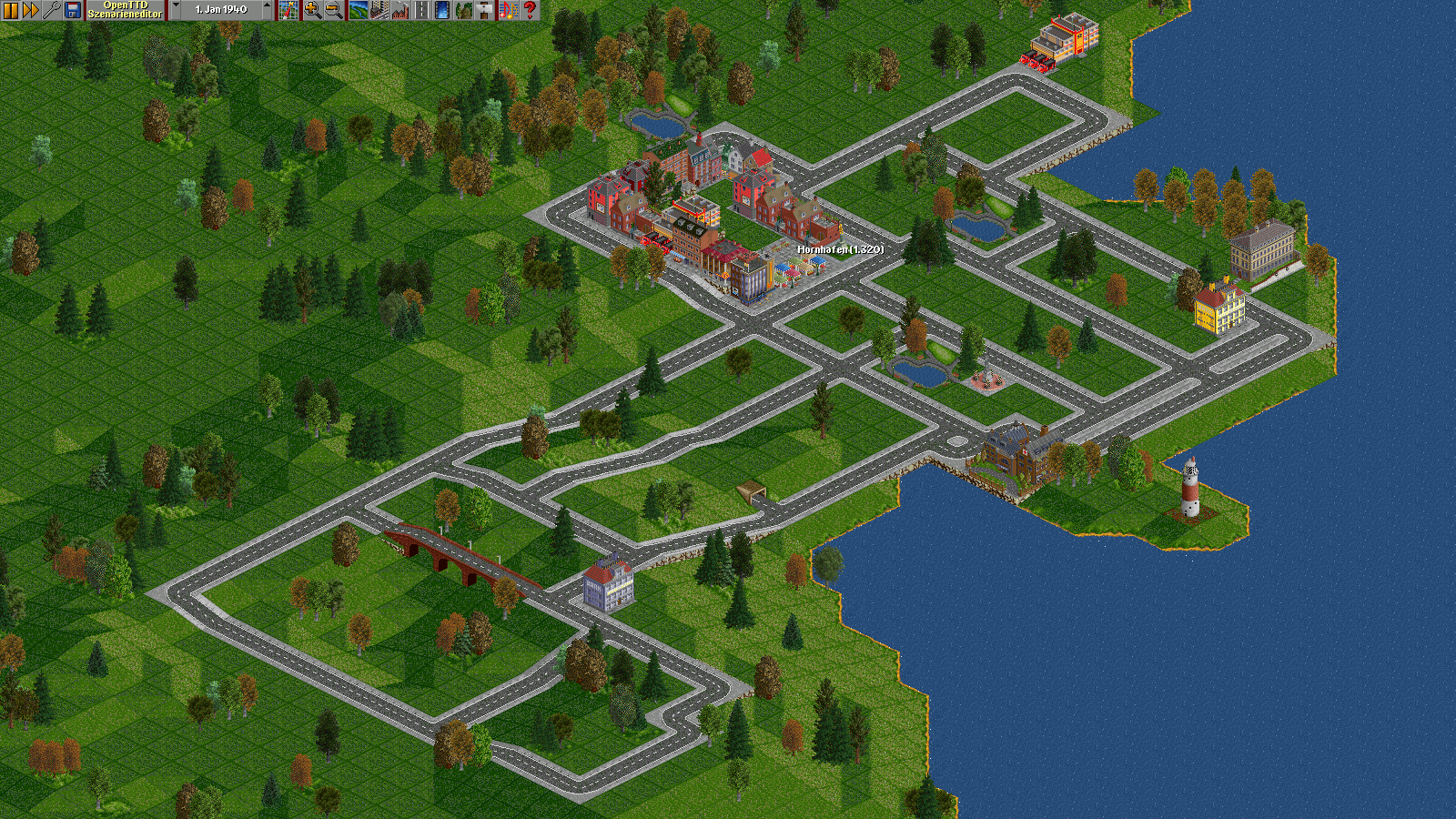1456x819 pixels.
Task: Open the wrench options menu
Action: 52,10
